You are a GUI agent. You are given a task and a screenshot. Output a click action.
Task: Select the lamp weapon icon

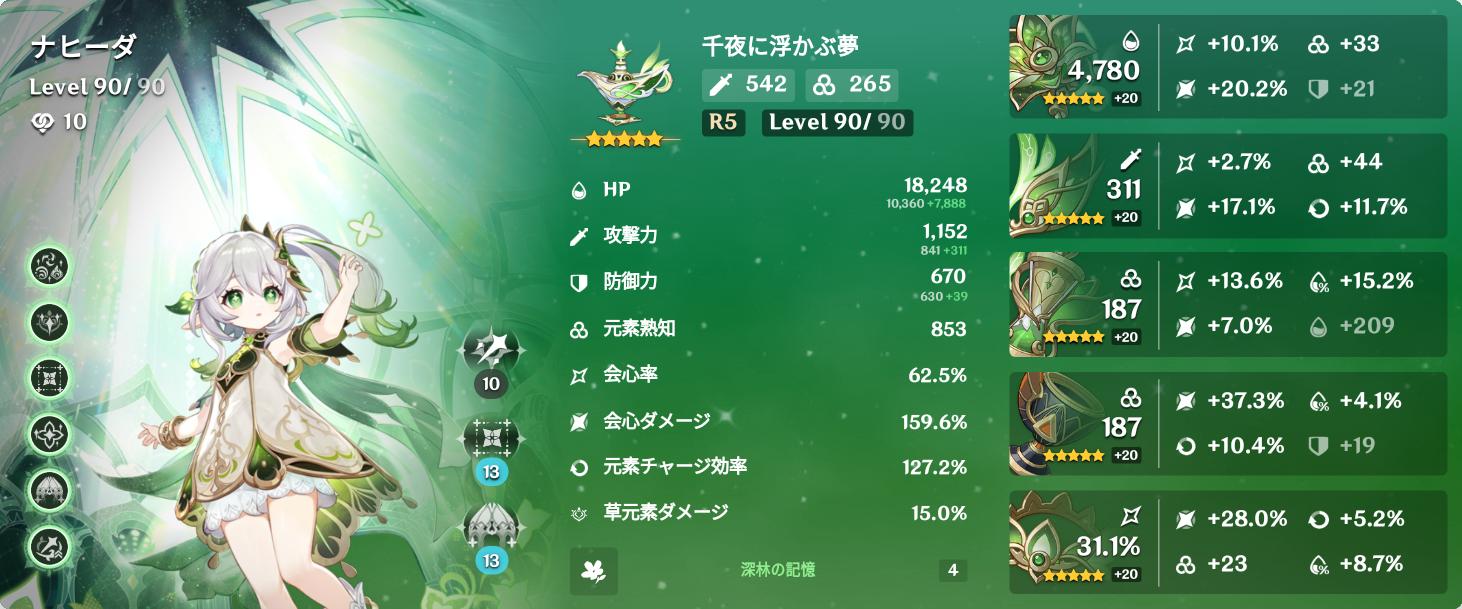(623, 86)
